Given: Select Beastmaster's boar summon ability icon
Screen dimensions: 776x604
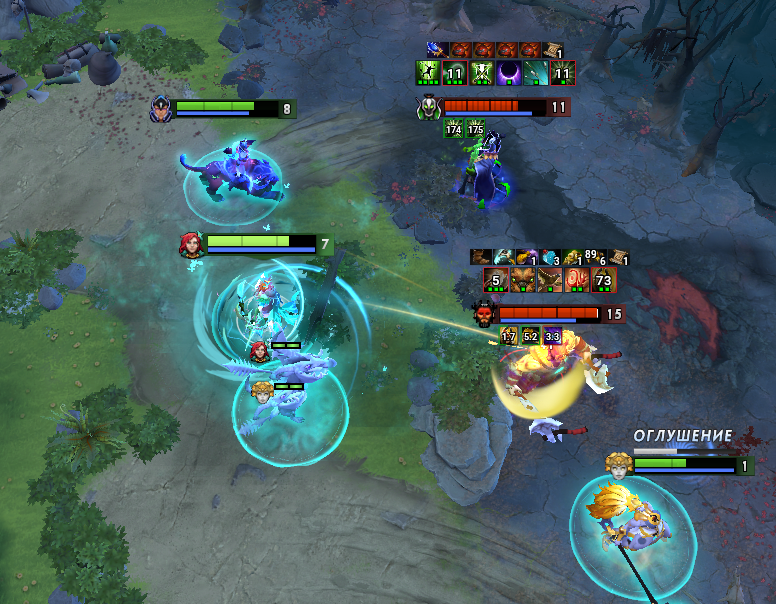Looking at the screenshot, I should (521, 280).
